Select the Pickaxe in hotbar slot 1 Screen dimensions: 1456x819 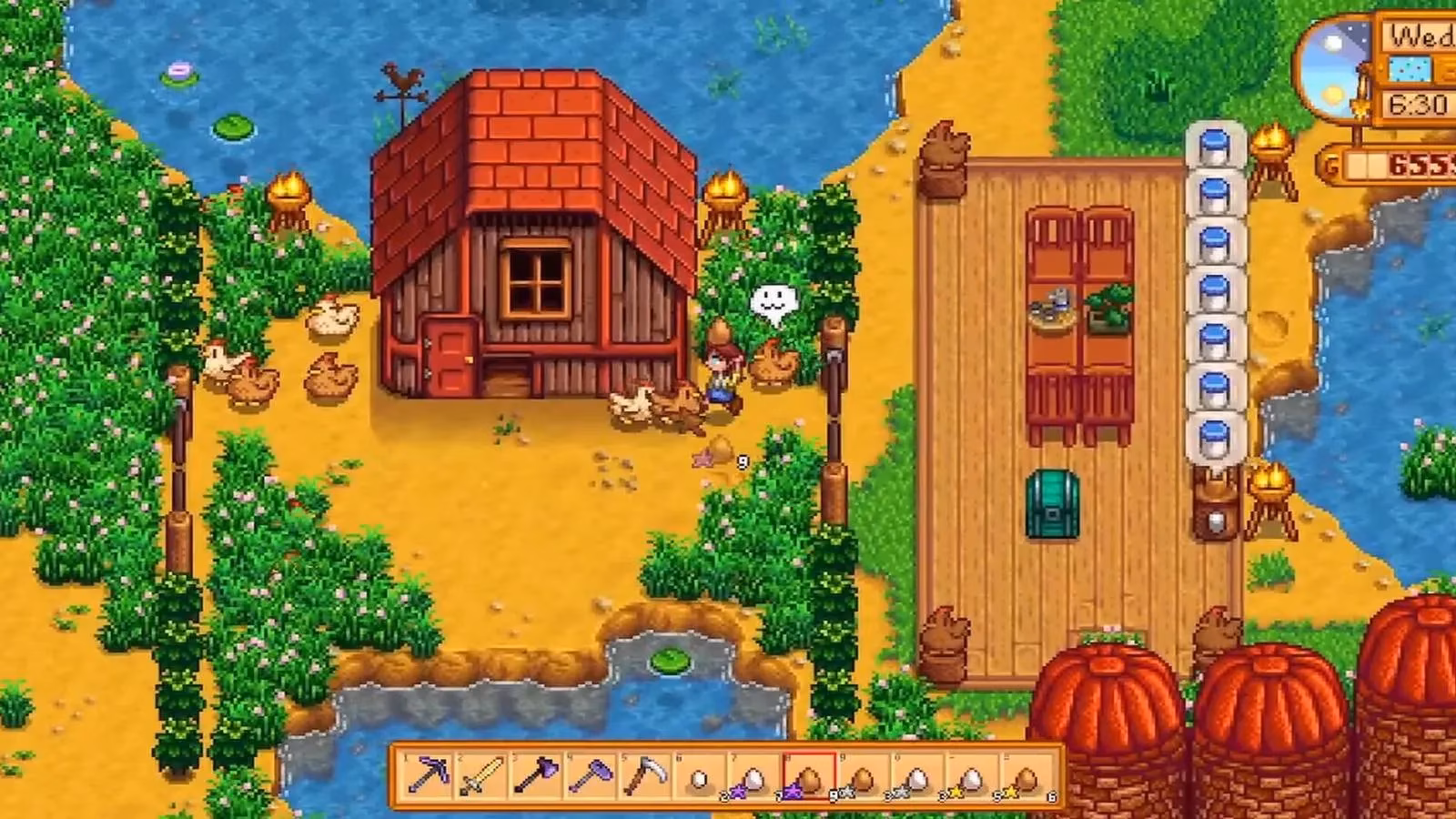[425, 773]
